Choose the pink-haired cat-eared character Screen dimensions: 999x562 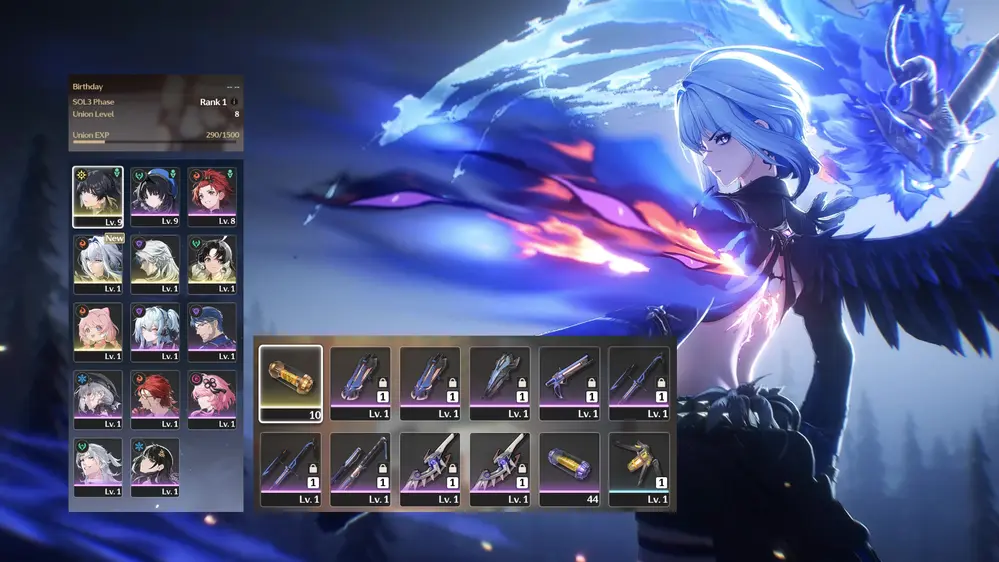98,332
